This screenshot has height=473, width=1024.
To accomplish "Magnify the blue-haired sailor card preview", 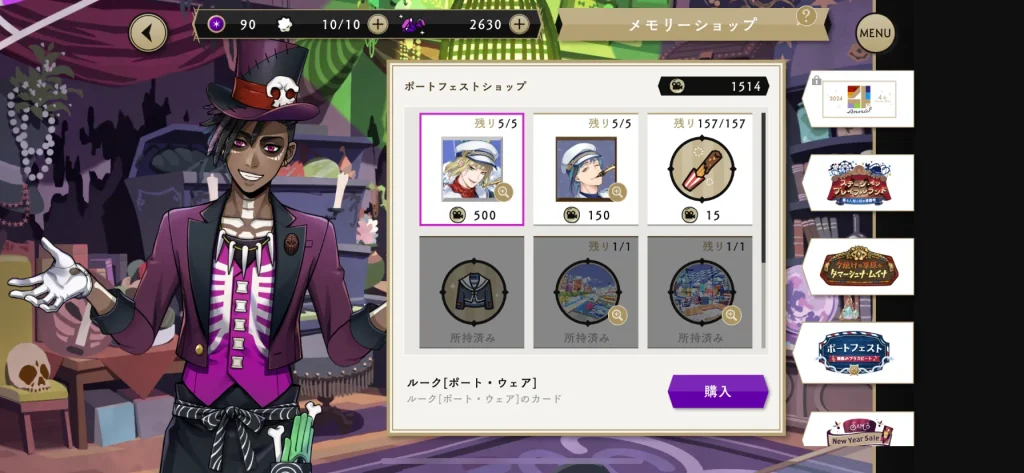I will [x=618, y=191].
